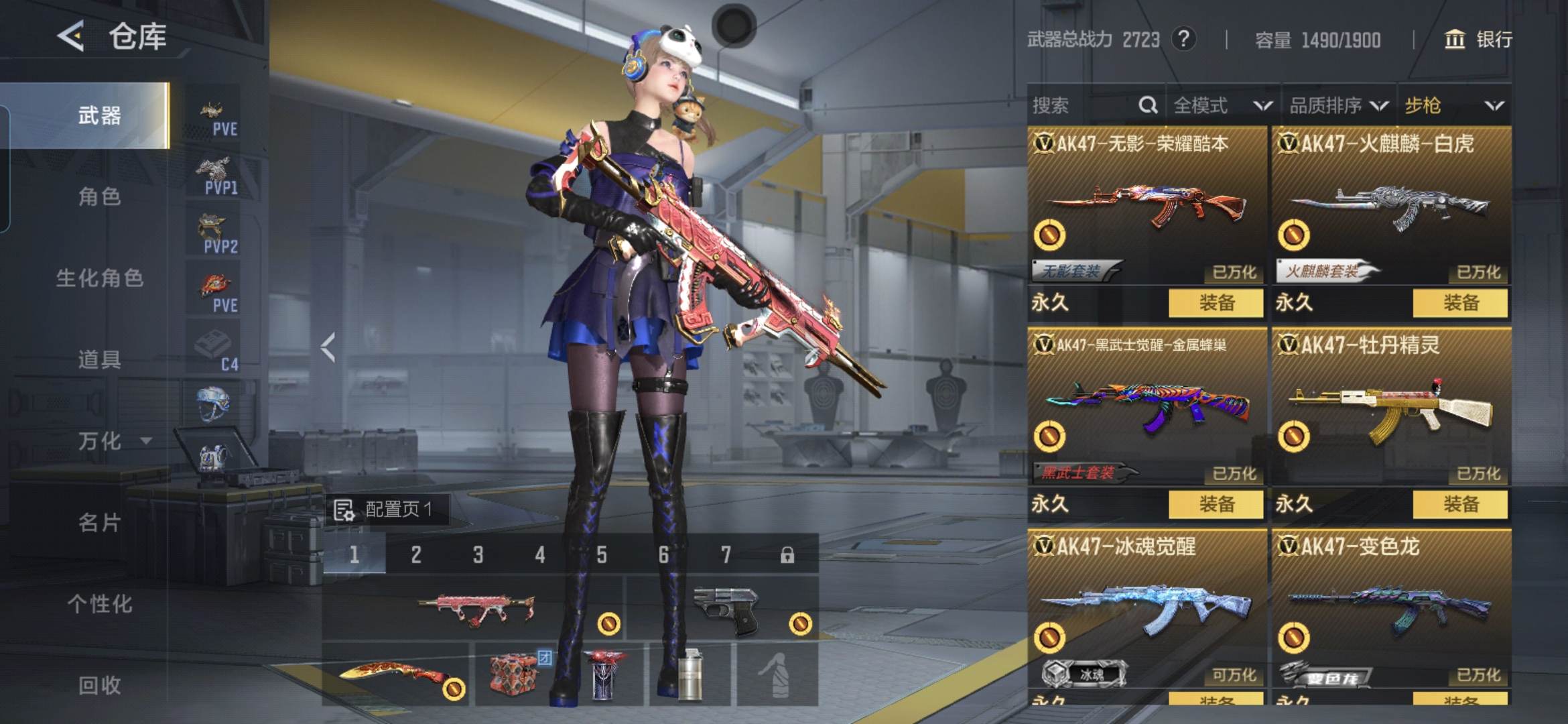Viewport: 1568px width, 724px height.
Task: Switch to the 个性化 tab
Action: (99, 604)
